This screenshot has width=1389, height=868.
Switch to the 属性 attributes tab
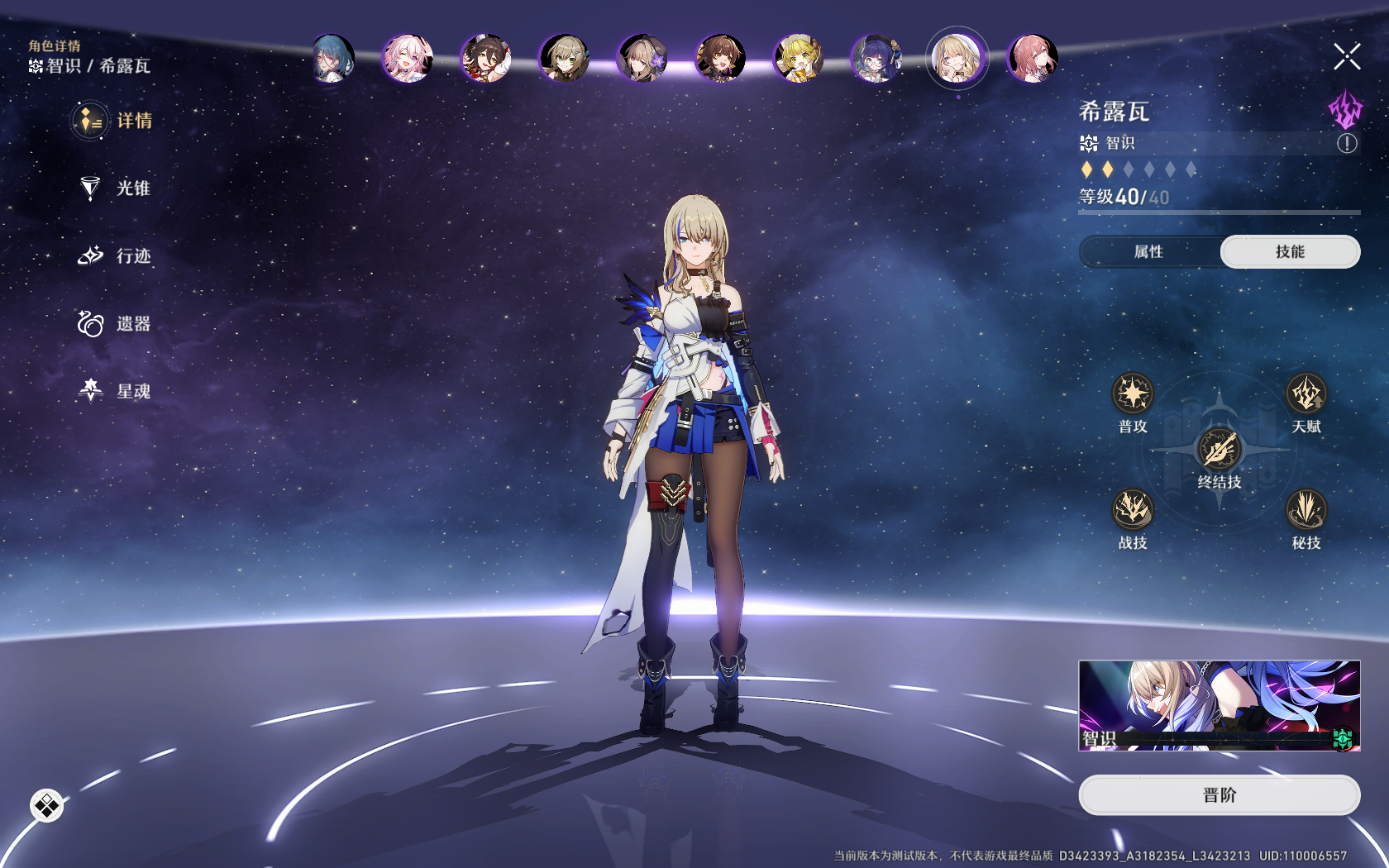(1148, 252)
